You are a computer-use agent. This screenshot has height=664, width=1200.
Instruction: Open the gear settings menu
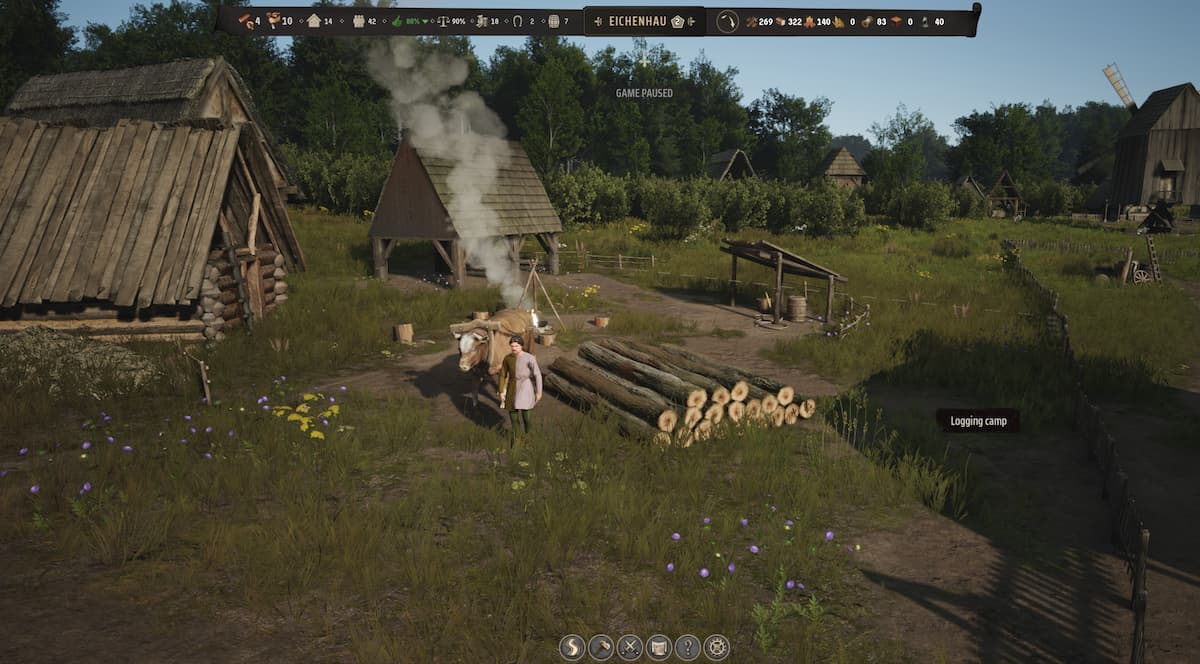click(x=717, y=647)
